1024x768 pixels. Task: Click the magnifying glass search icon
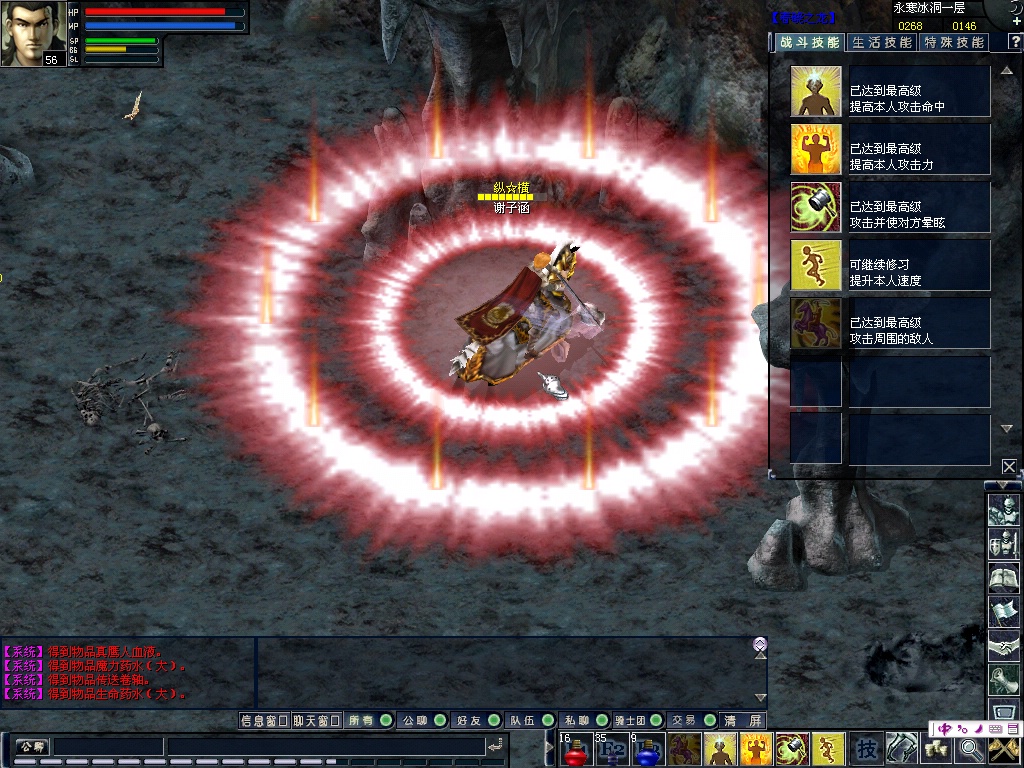970,748
